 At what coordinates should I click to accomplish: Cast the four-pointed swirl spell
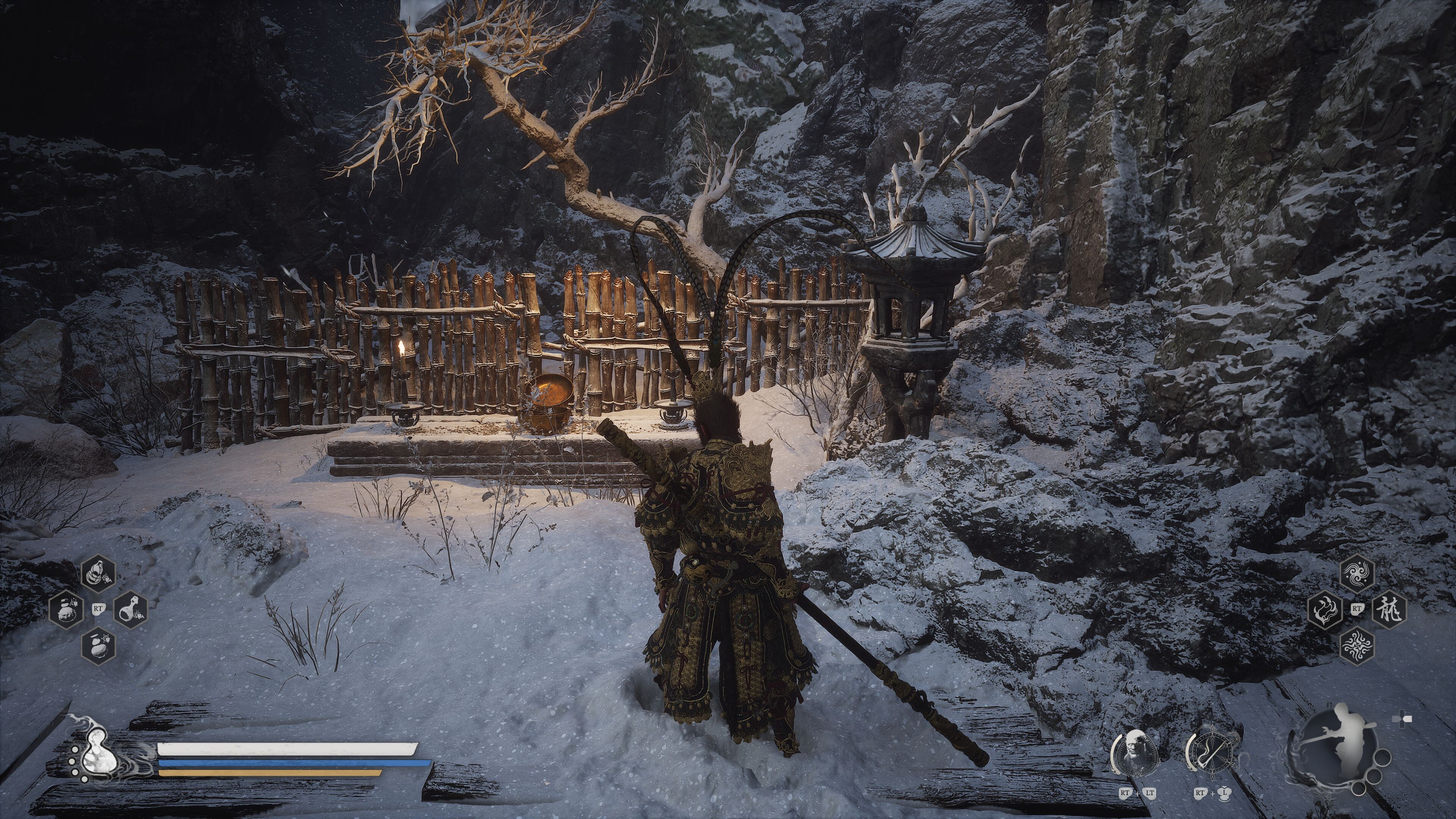(x=1357, y=645)
